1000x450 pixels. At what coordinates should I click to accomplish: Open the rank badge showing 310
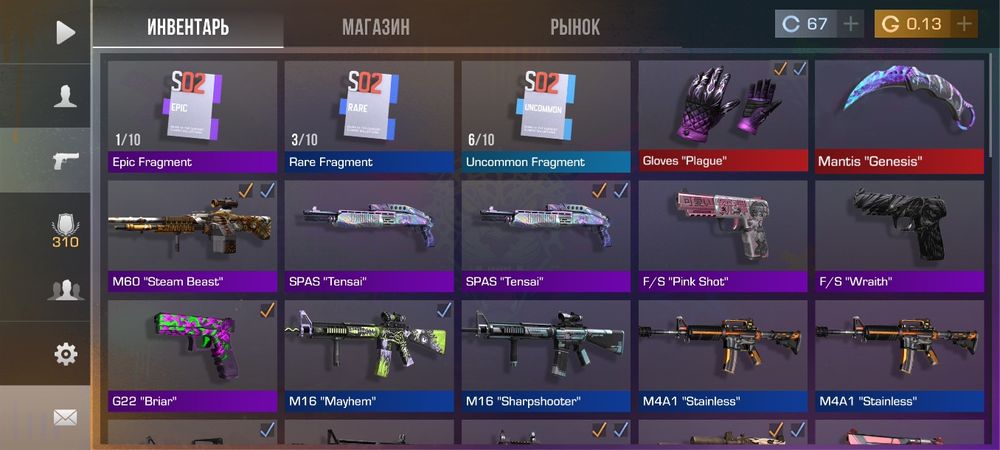65,230
